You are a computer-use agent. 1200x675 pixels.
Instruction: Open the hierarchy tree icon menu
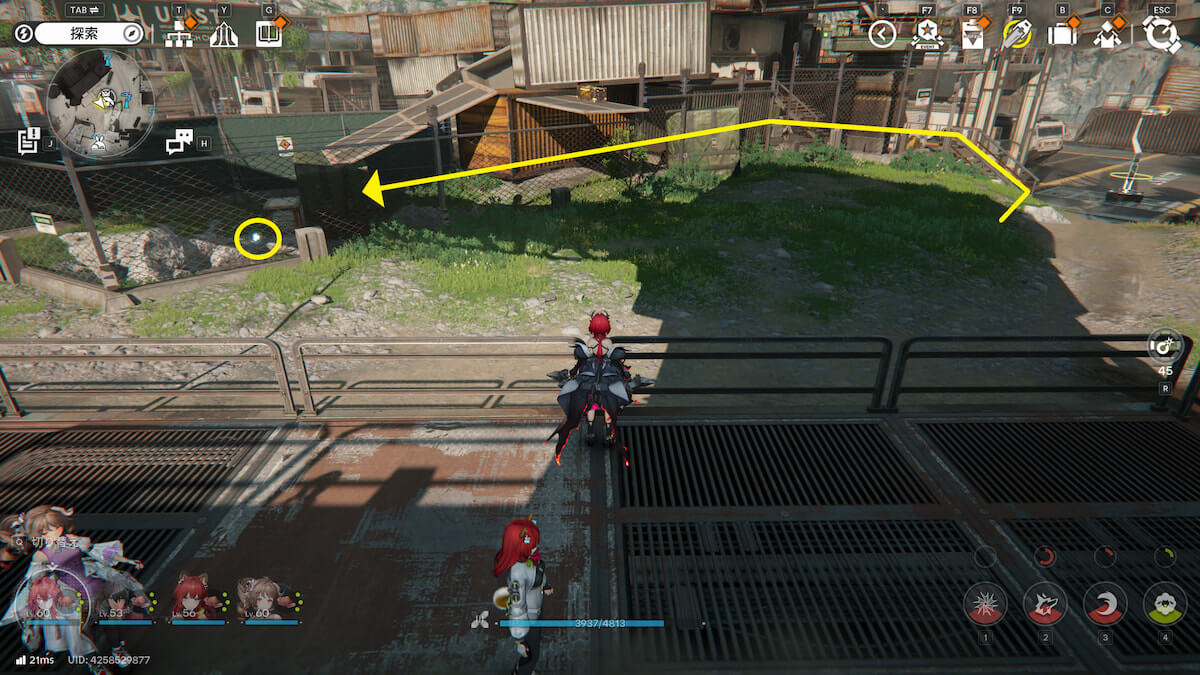[179, 35]
